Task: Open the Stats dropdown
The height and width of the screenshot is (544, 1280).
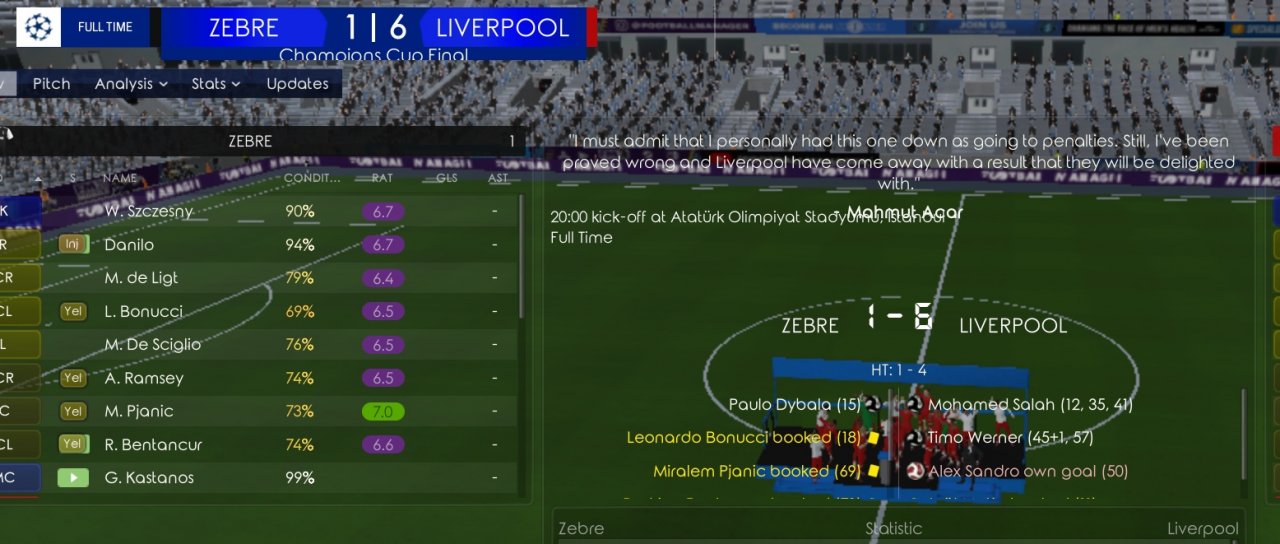Action: point(216,84)
